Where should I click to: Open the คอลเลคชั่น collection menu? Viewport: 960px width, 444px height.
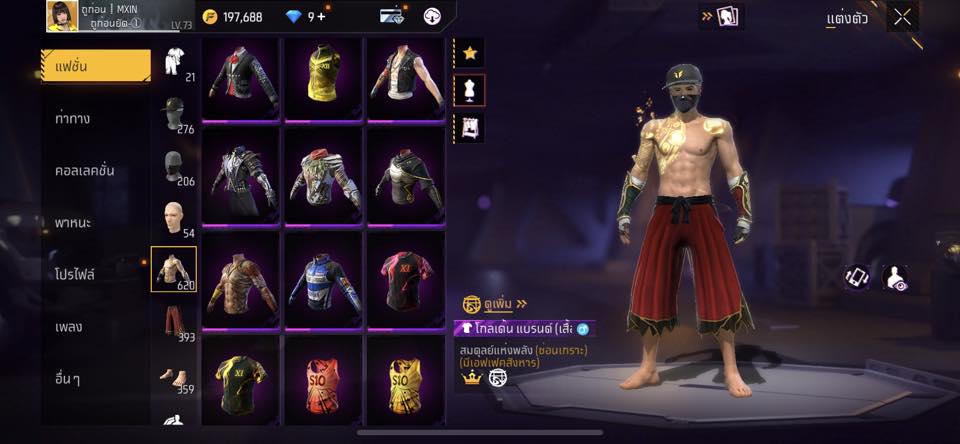pos(84,170)
